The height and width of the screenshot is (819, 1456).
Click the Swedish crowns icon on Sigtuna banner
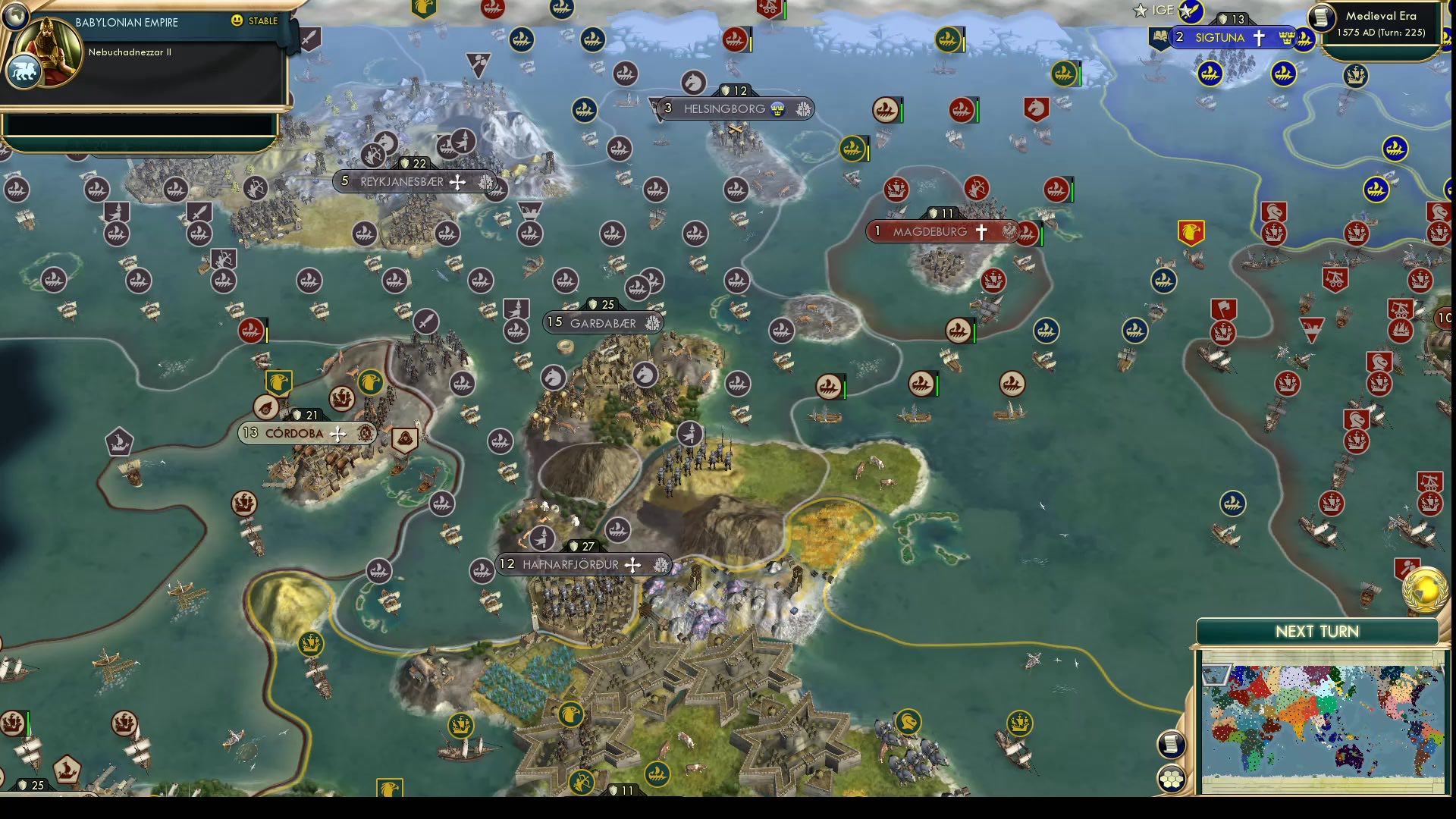(1287, 38)
